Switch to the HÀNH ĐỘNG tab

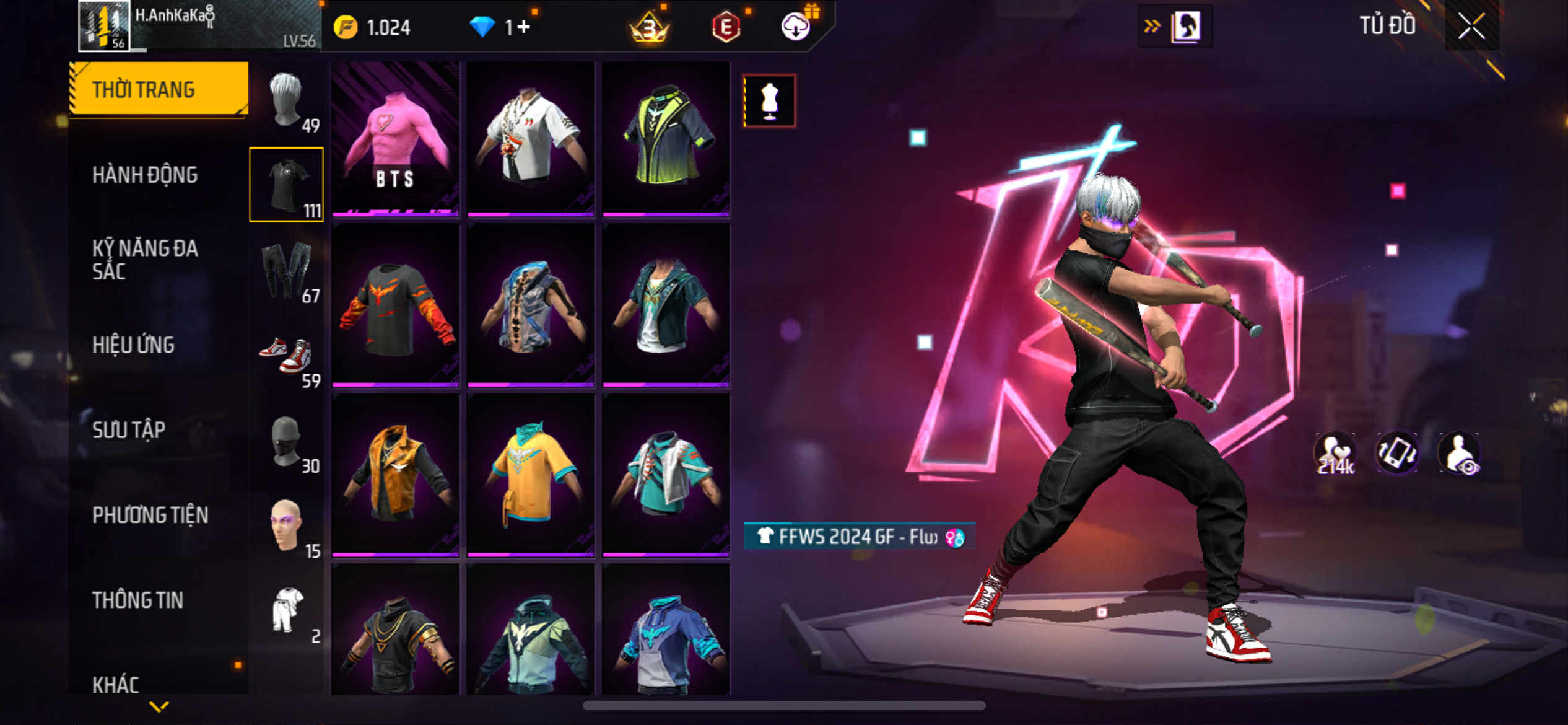pos(145,175)
